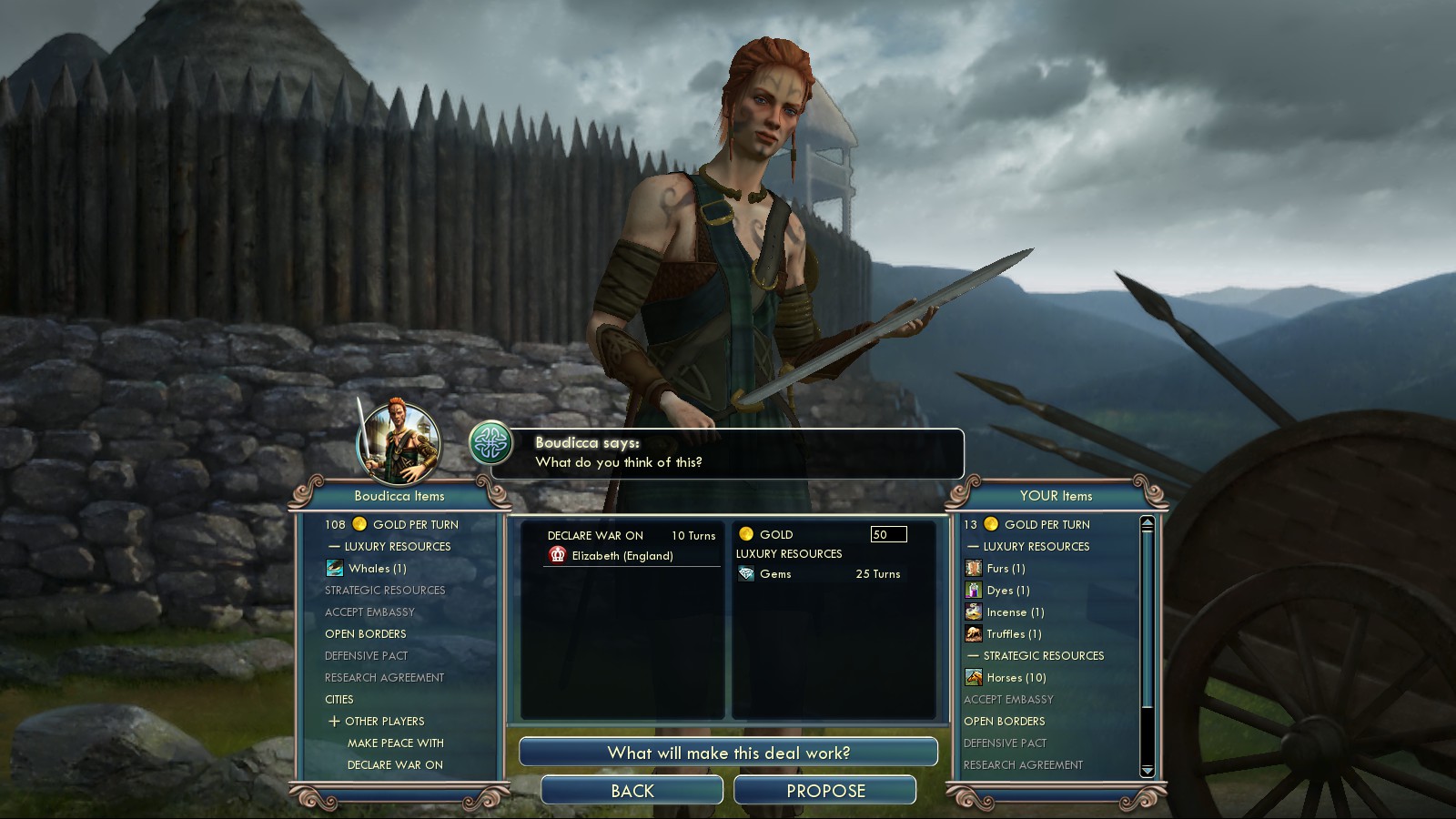Collapse Boudicca's Other Players section

[334, 721]
